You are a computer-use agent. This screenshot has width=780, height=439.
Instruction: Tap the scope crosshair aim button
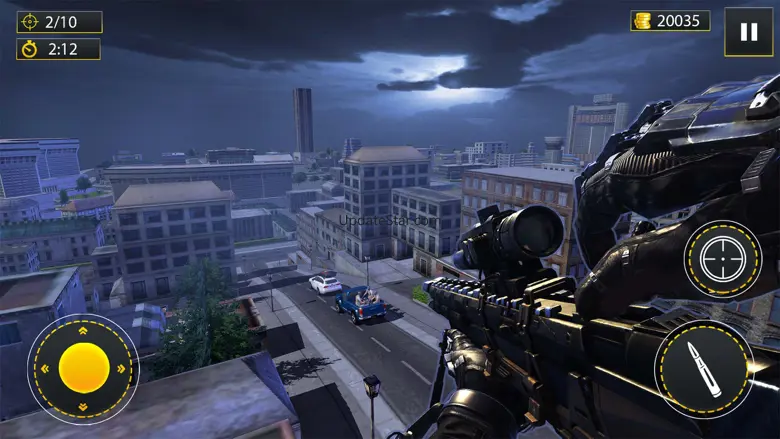pos(722,259)
